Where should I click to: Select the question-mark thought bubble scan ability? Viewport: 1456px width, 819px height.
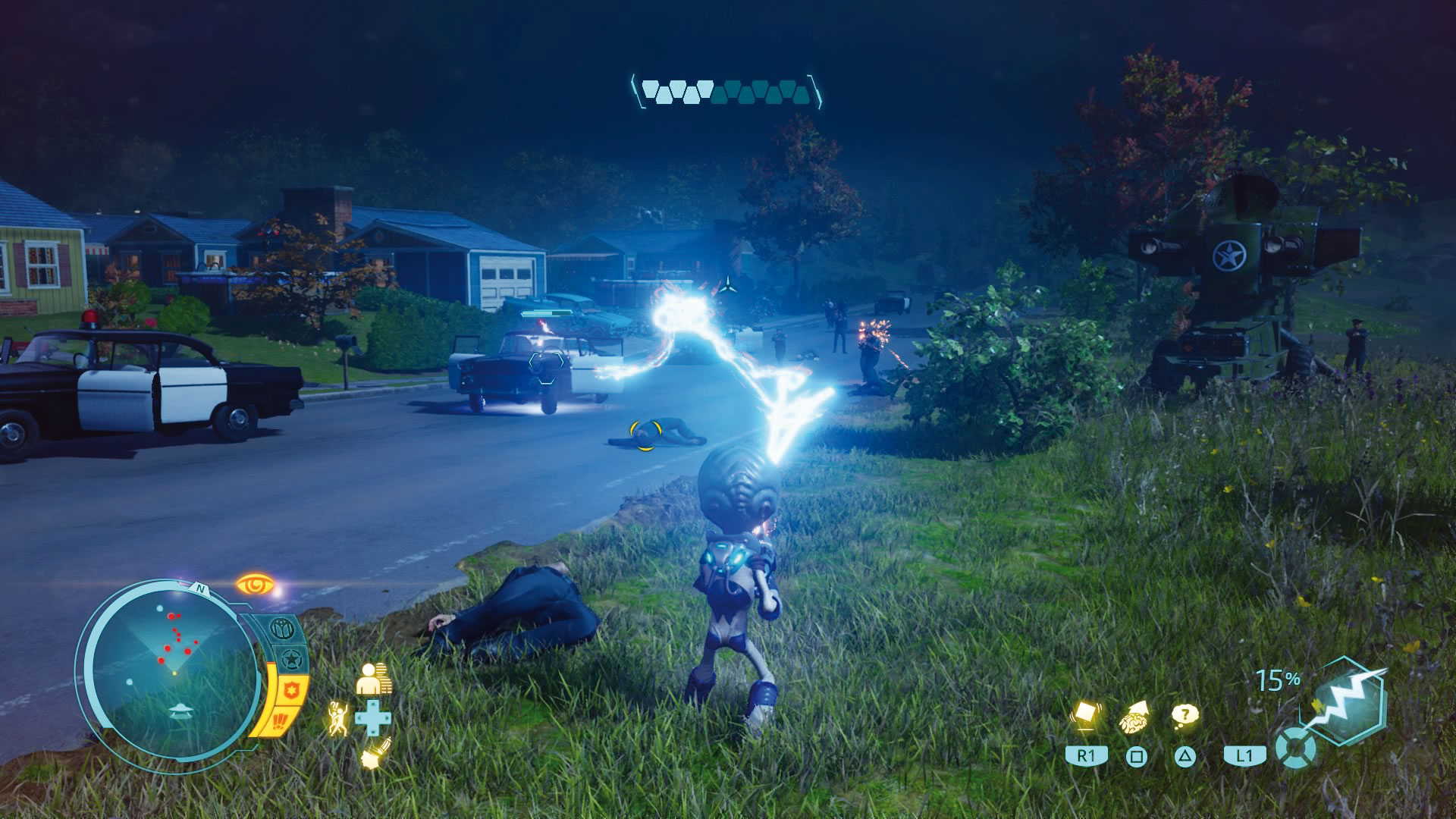pyautogui.click(x=1185, y=715)
